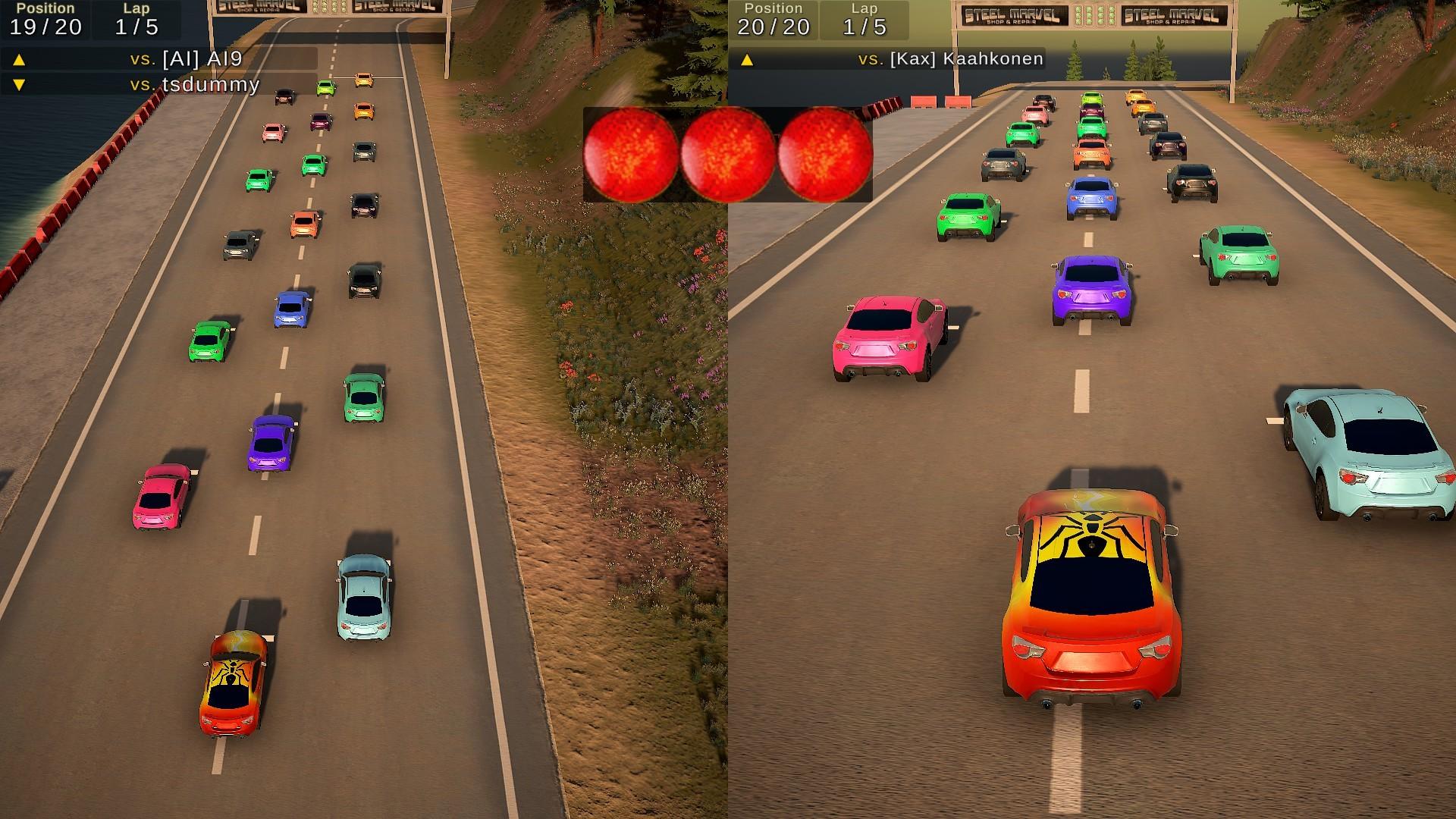Click the Position 20/20 indicator on right HUD

click(x=773, y=19)
